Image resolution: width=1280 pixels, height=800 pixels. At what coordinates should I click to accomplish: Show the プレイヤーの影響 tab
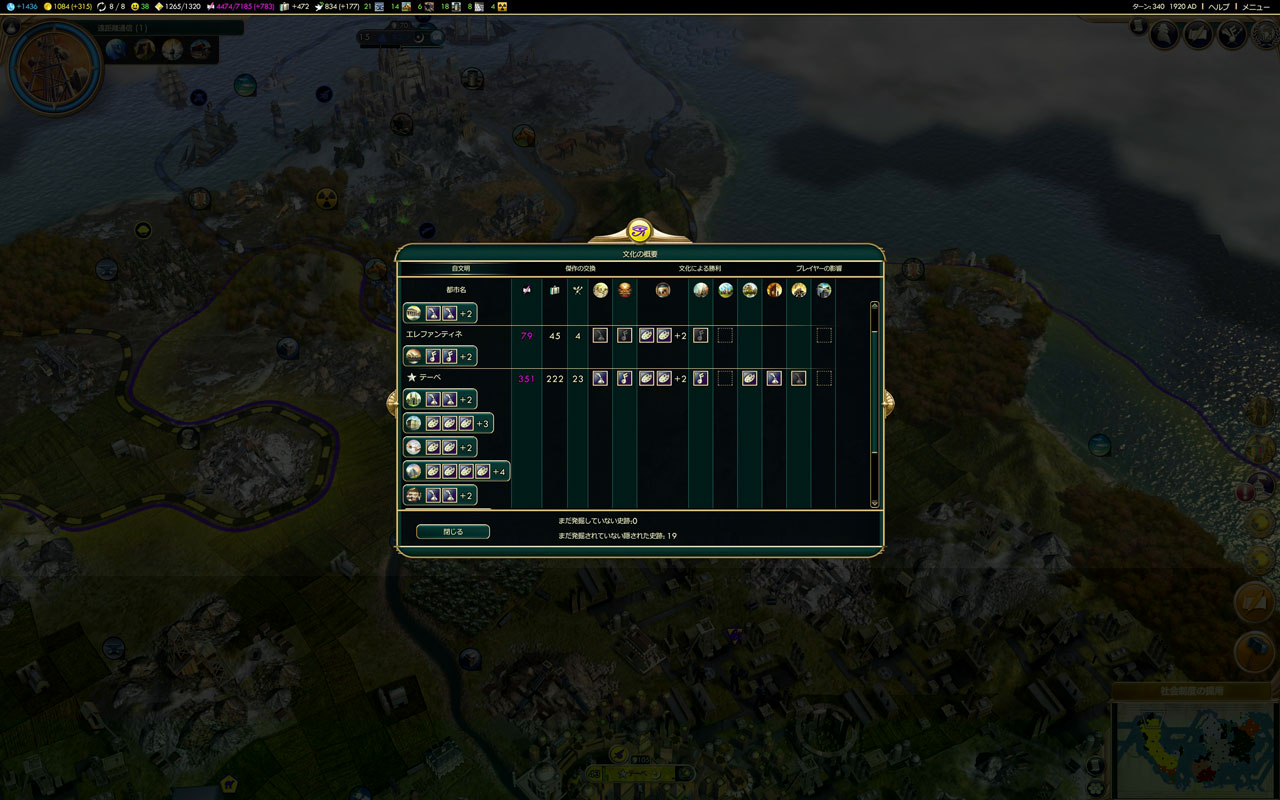pyautogui.click(x=819, y=269)
